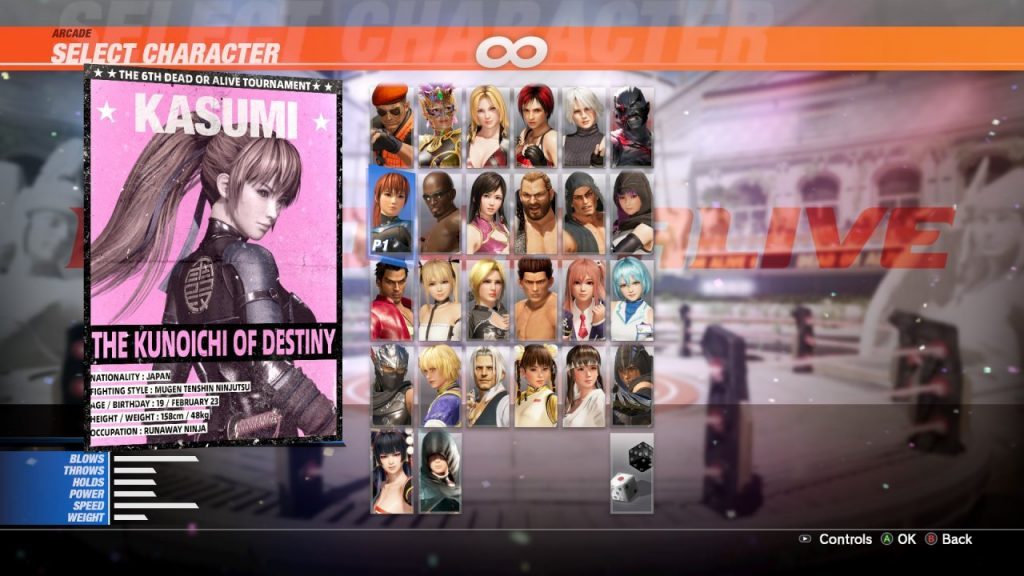Choose the black-haired woman in pink dress
1024x576 pixels.
click(487, 212)
